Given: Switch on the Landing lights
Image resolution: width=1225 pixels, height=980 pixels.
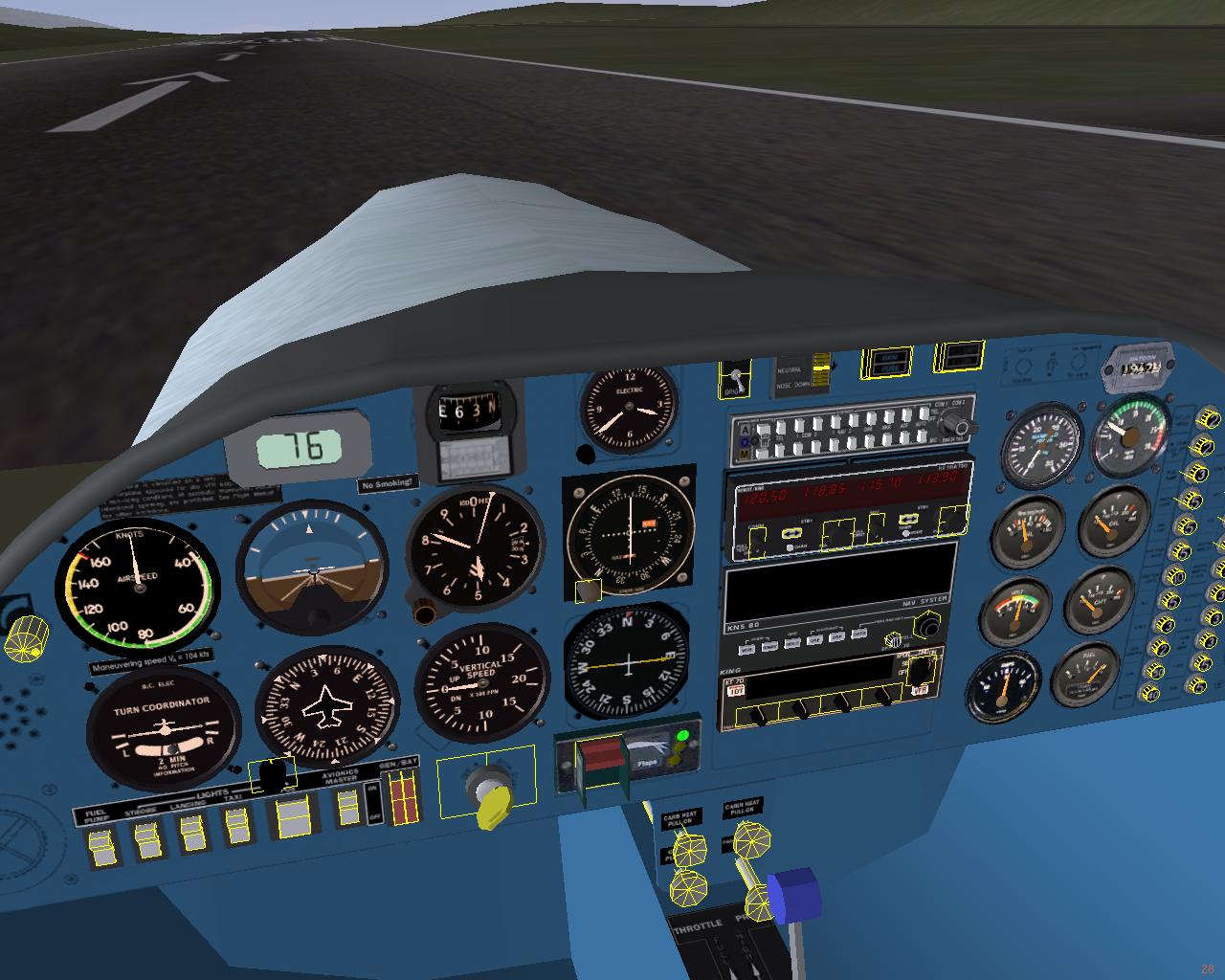Looking at the screenshot, I should (191, 835).
